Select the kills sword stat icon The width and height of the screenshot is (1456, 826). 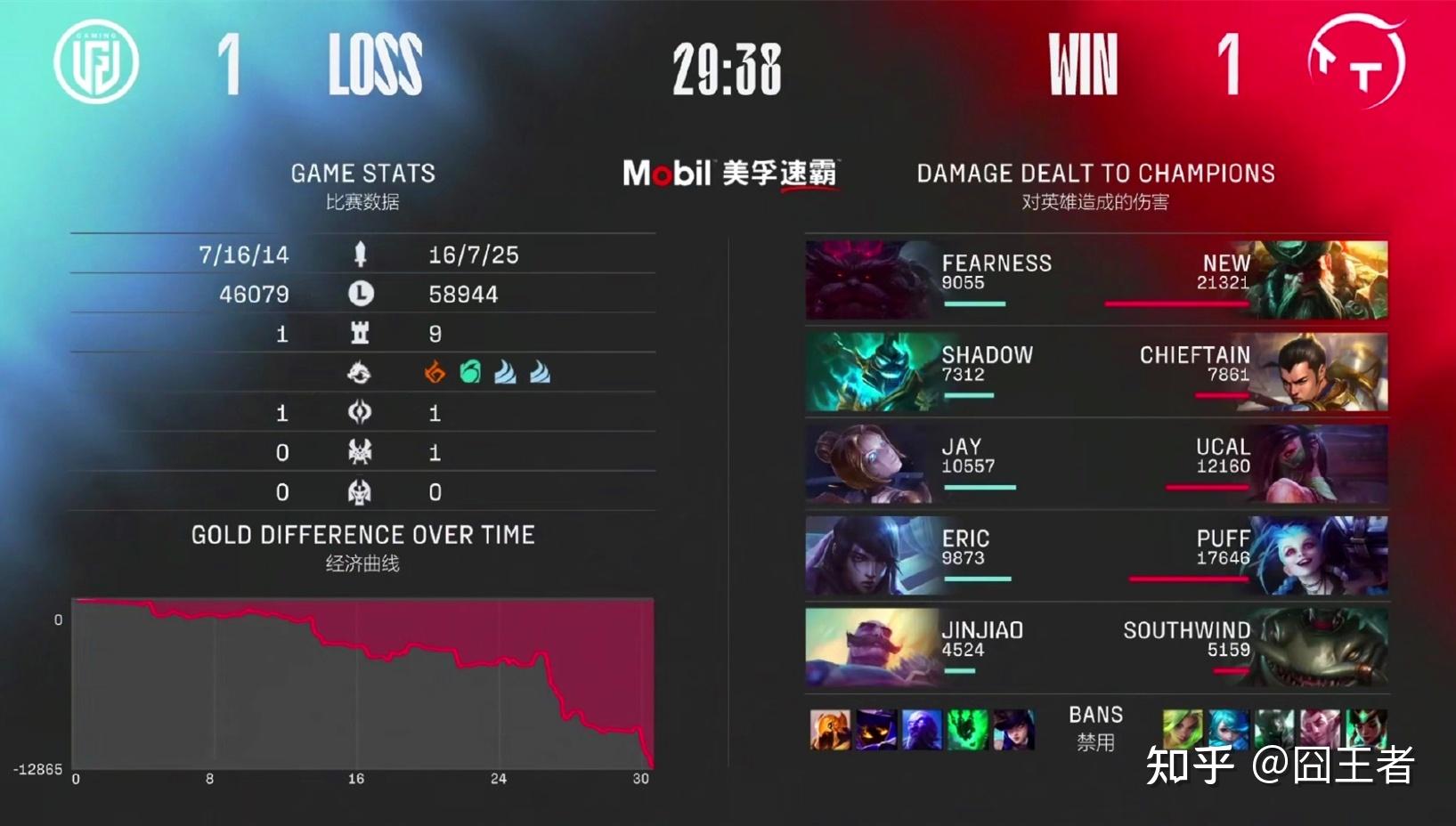click(x=360, y=255)
